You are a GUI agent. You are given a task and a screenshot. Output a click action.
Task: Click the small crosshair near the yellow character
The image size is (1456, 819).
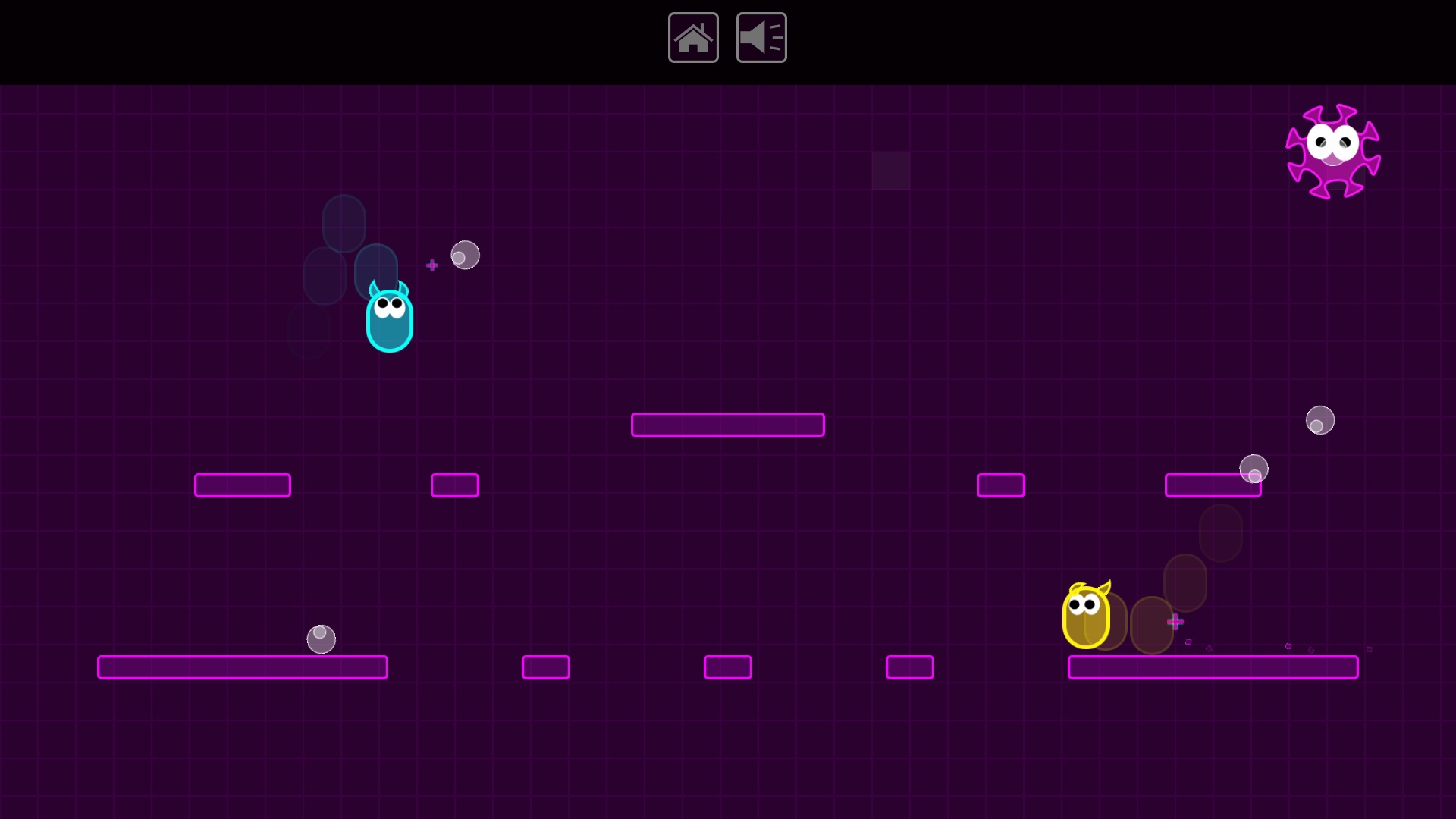(1176, 621)
